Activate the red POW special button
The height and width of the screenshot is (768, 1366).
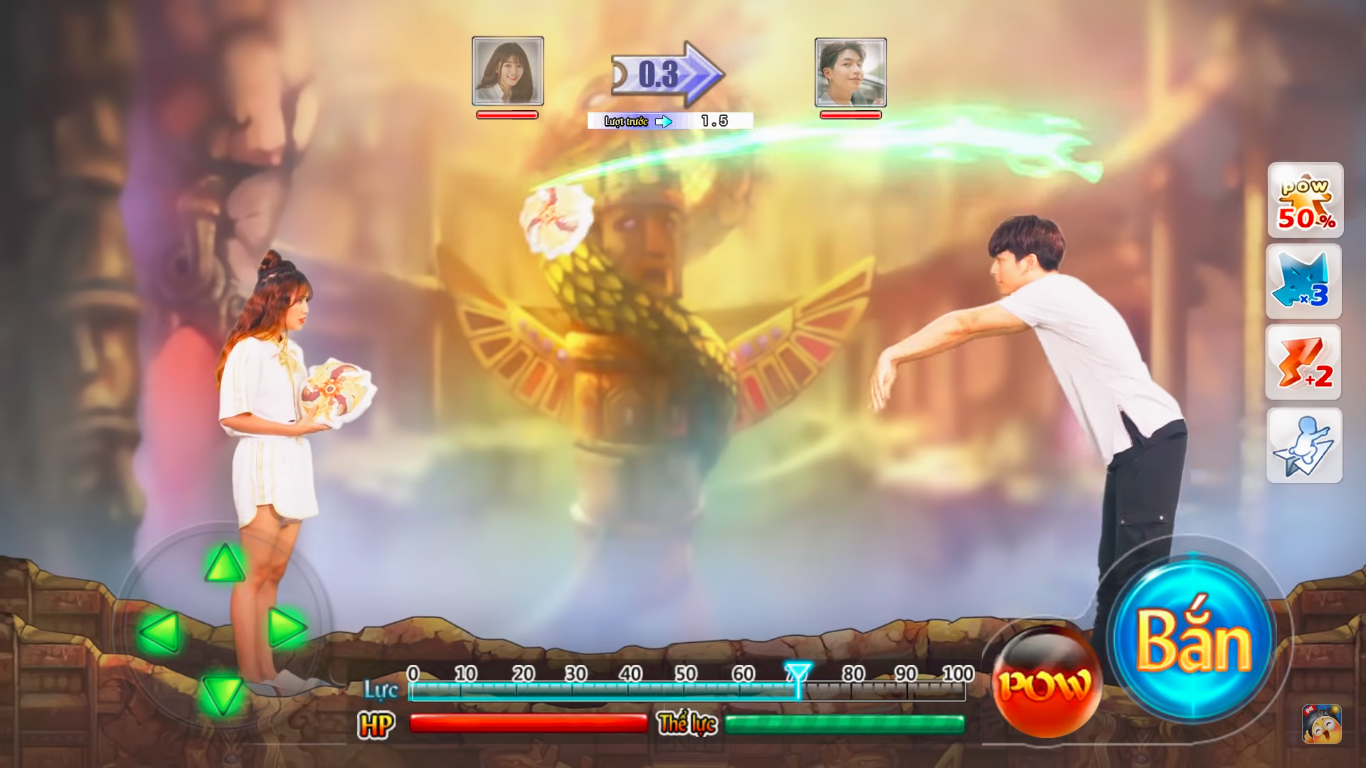[1046, 684]
